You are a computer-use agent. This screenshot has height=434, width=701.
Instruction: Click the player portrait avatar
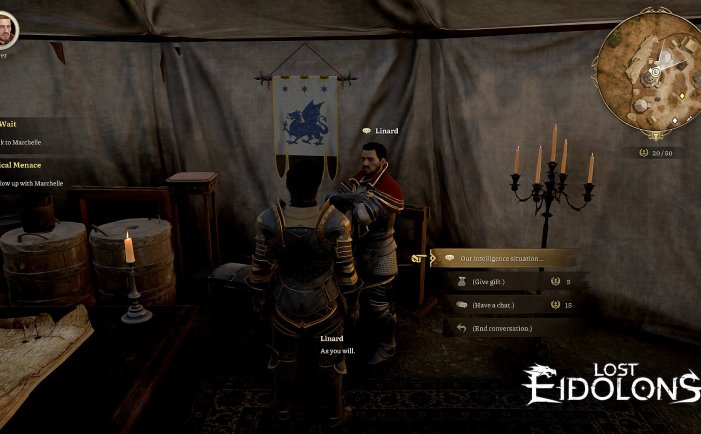point(7,28)
